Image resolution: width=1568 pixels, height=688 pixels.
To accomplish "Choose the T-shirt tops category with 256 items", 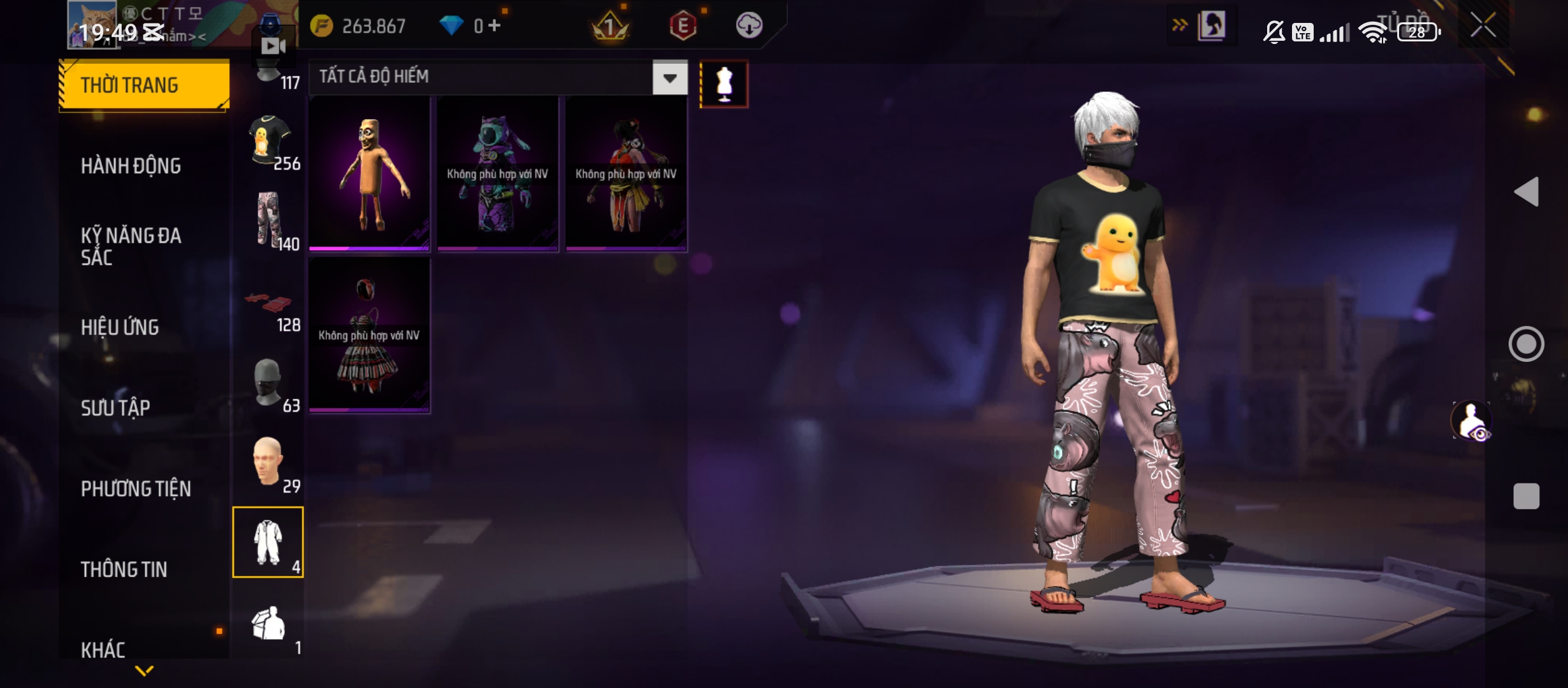I will (x=268, y=141).
